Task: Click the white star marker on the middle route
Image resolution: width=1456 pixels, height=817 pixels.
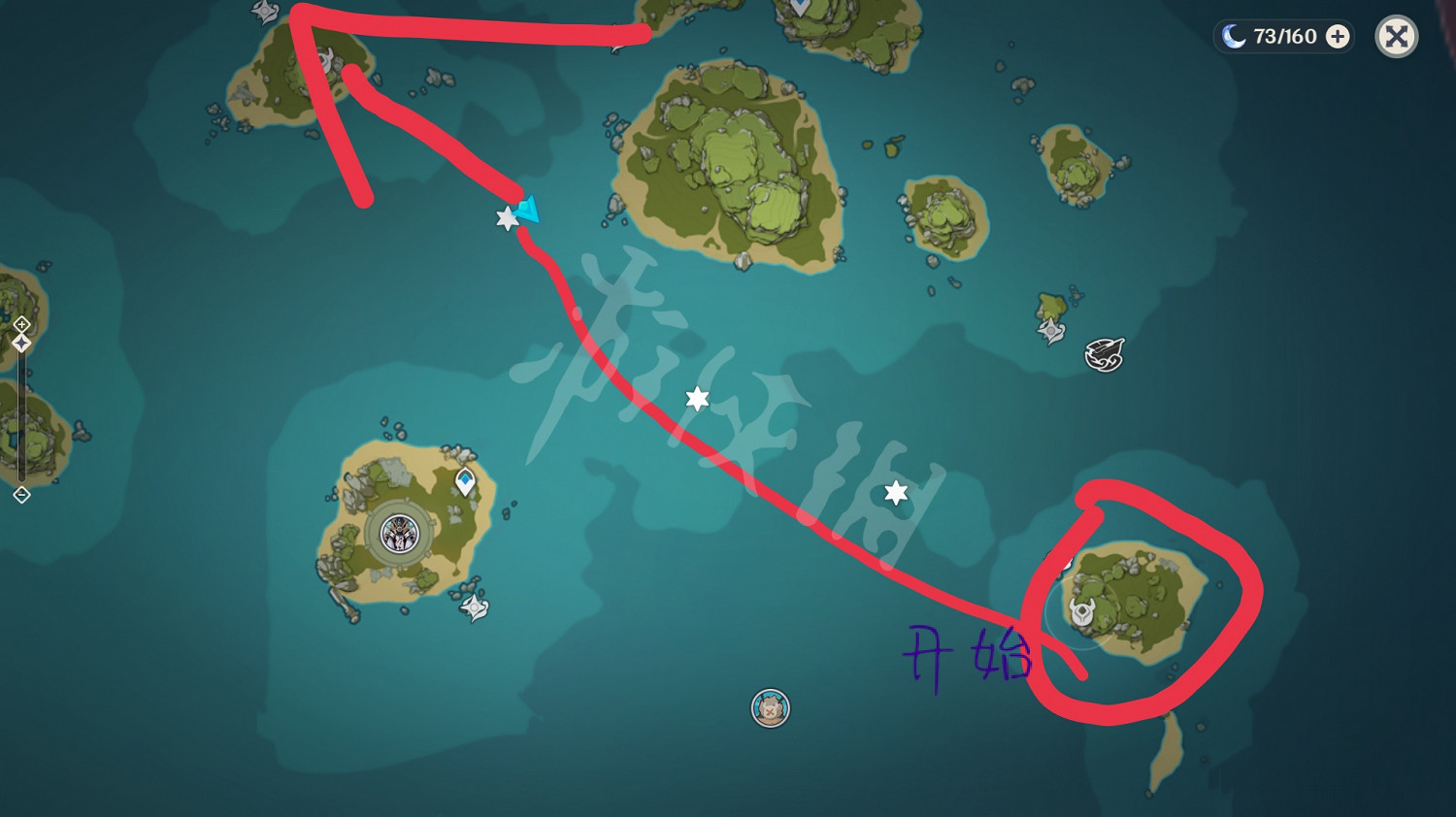Action: [696, 397]
